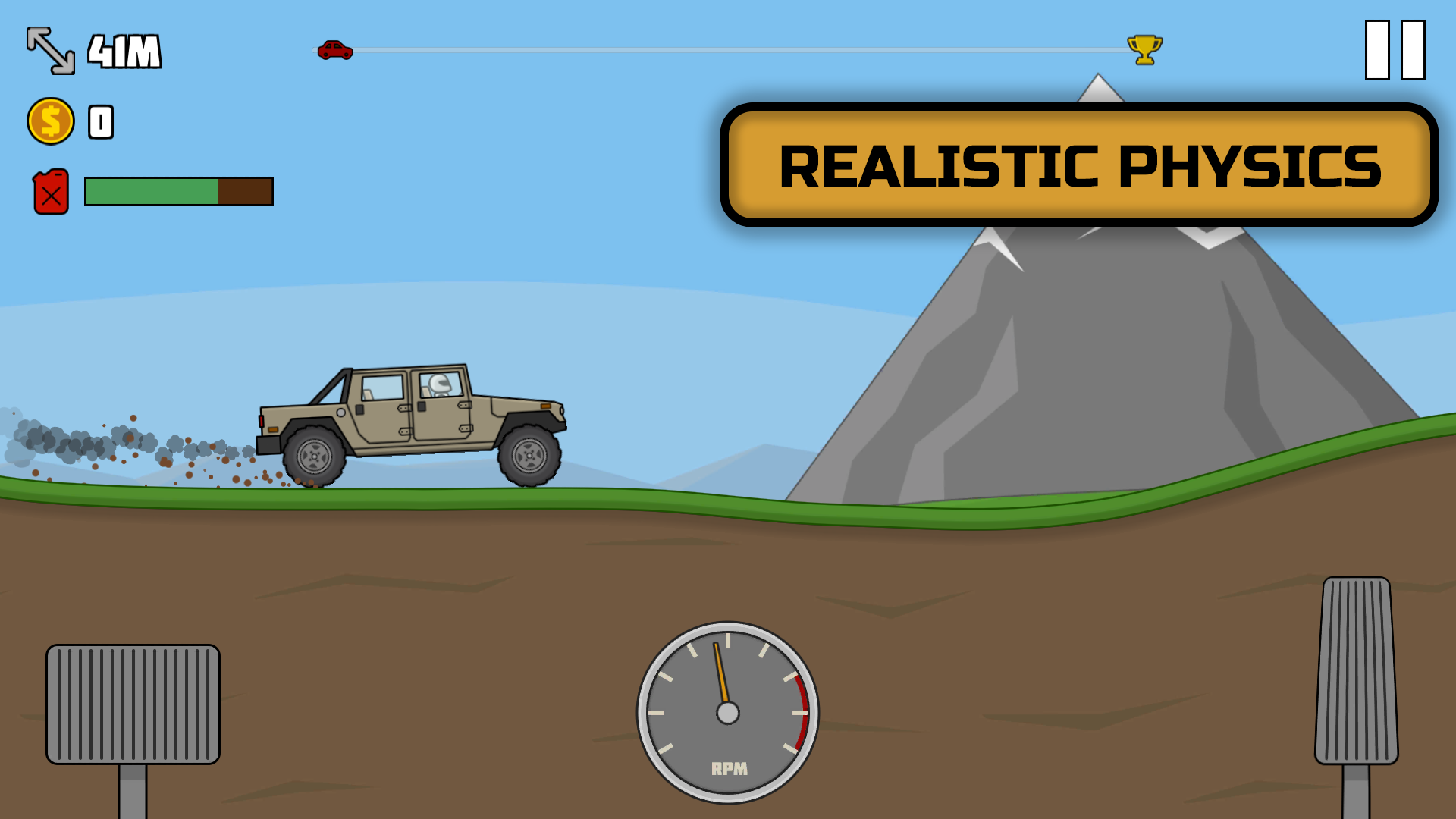
Task: Click the fuel level bar
Action: (x=178, y=191)
